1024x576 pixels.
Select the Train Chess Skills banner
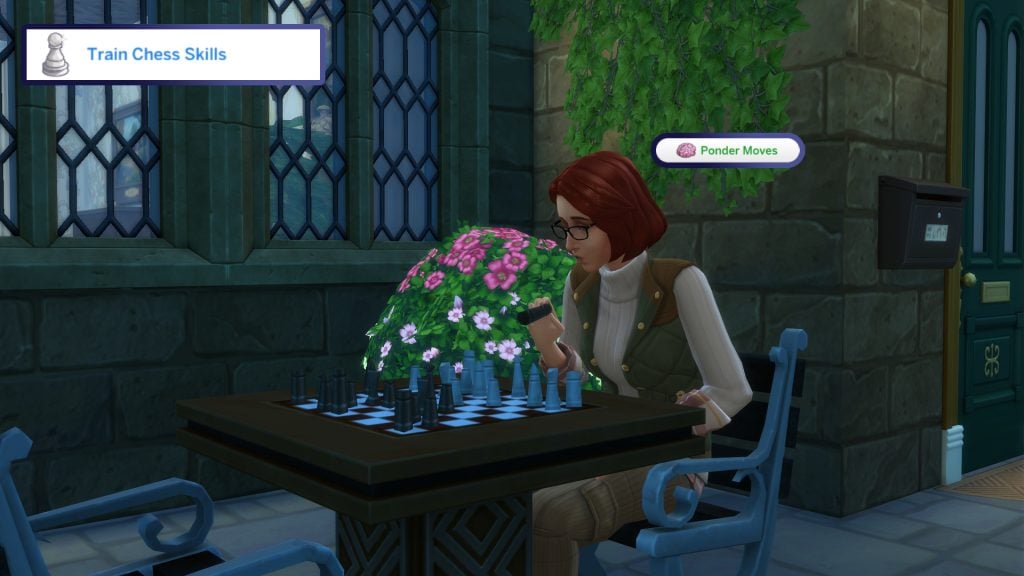[x=174, y=54]
